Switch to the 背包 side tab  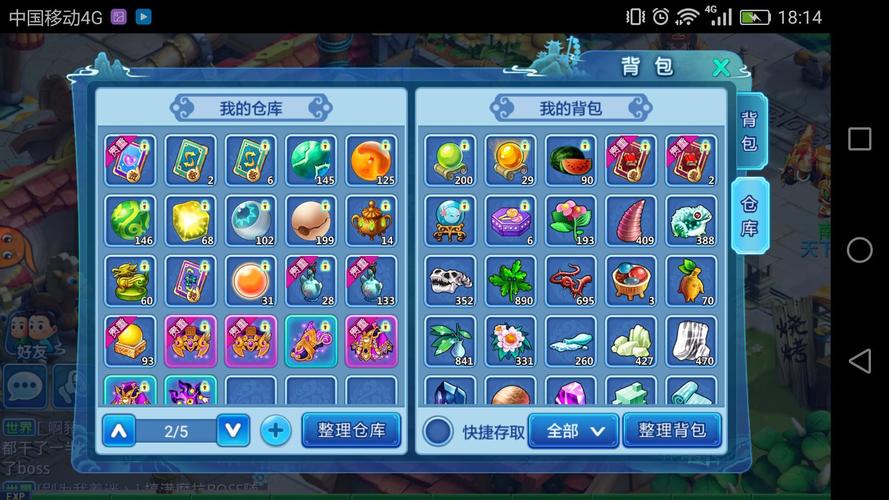click(749, 131)
